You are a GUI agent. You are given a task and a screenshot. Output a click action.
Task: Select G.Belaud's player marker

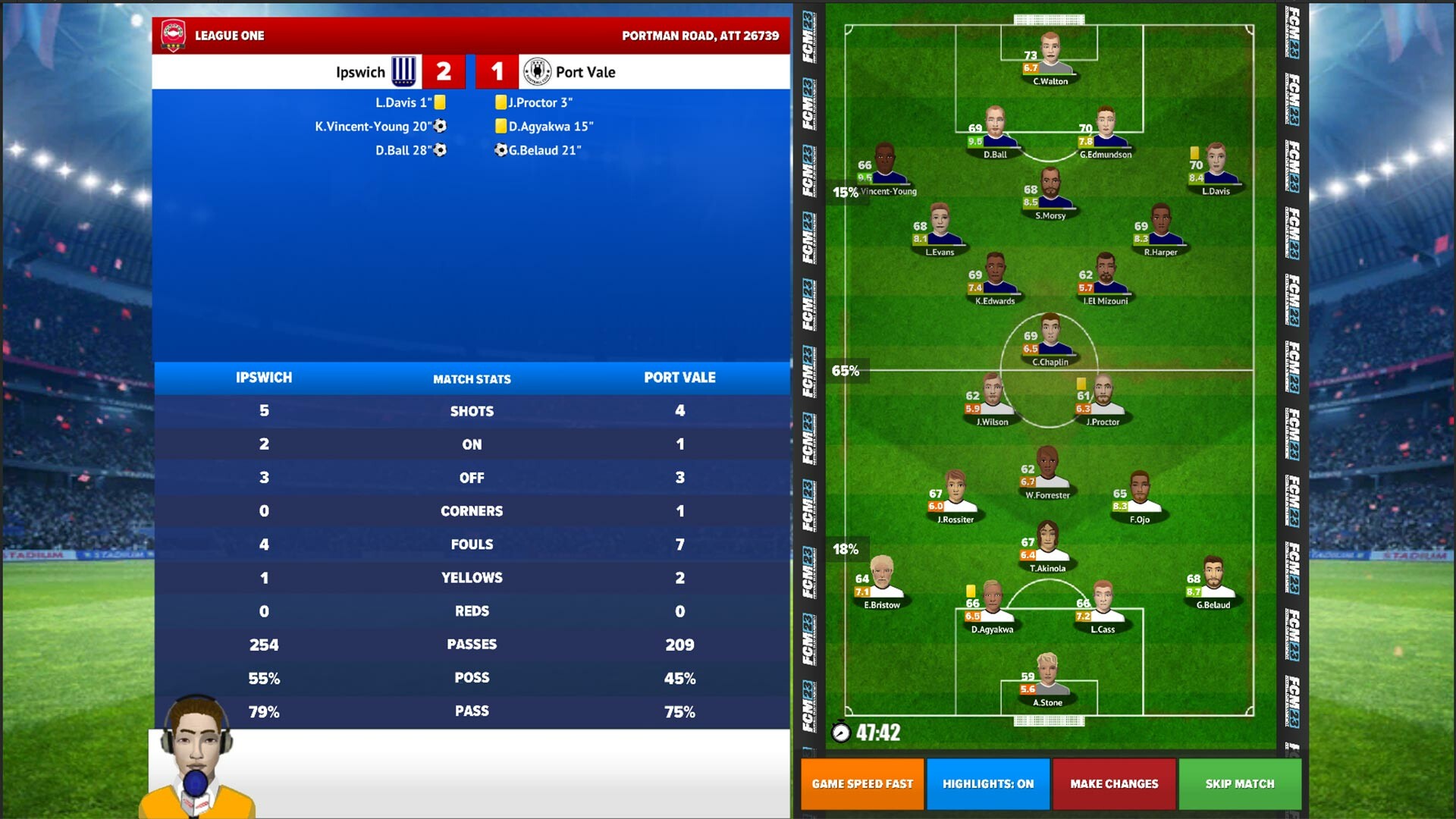pyautogui.click(x=1213, y=579)
